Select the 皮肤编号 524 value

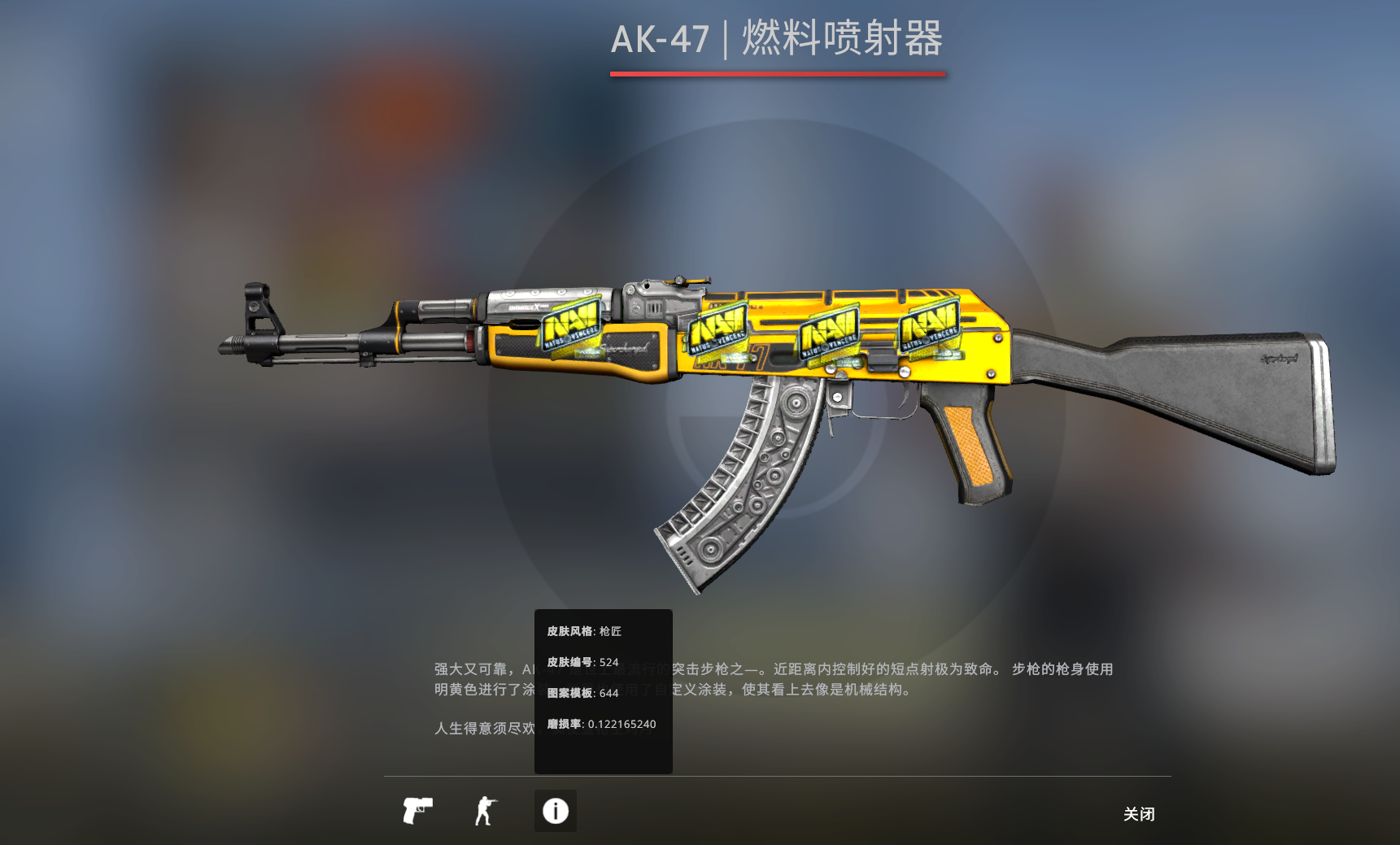(579, 662)
